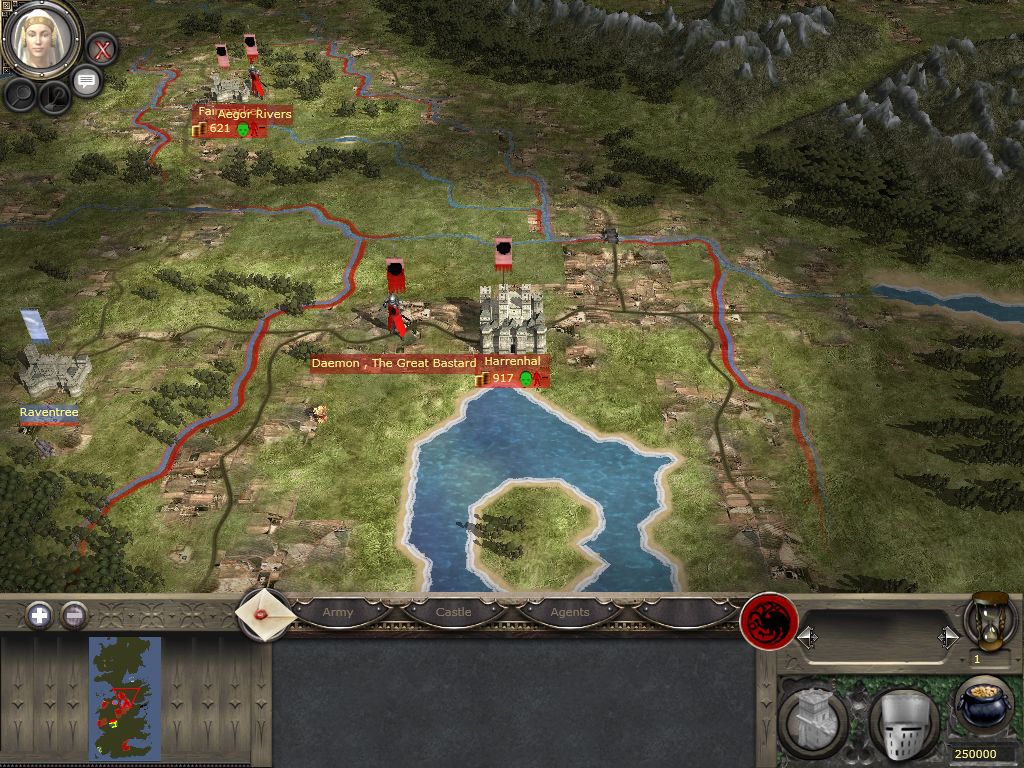Select the Harrenhal settlement label
The image size is (1024, 768).
(512, 362)
